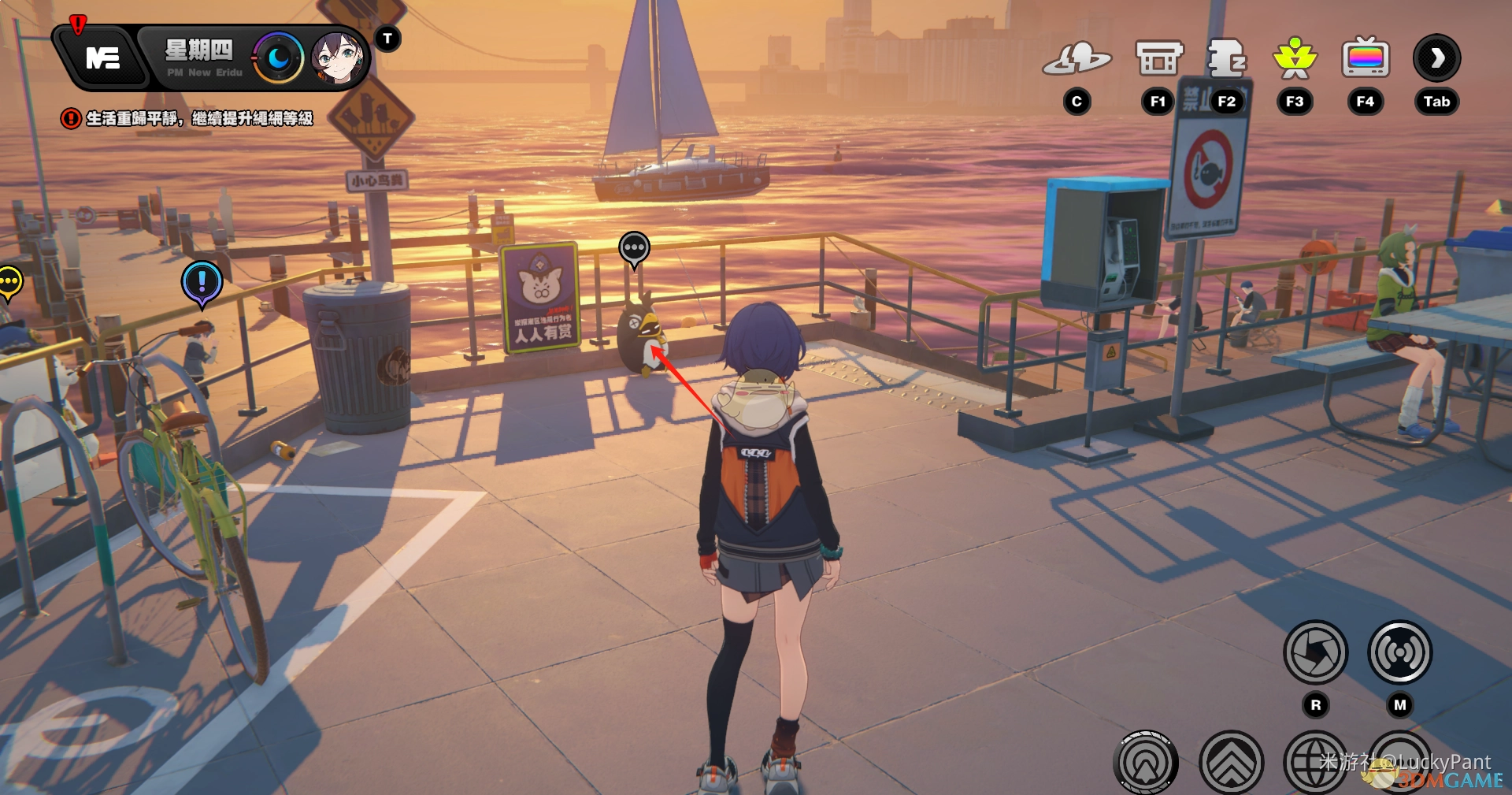Click the double chevron up button
Image resolution: width=1512 pixels, height=795 pixels.
pos(1231,763)
